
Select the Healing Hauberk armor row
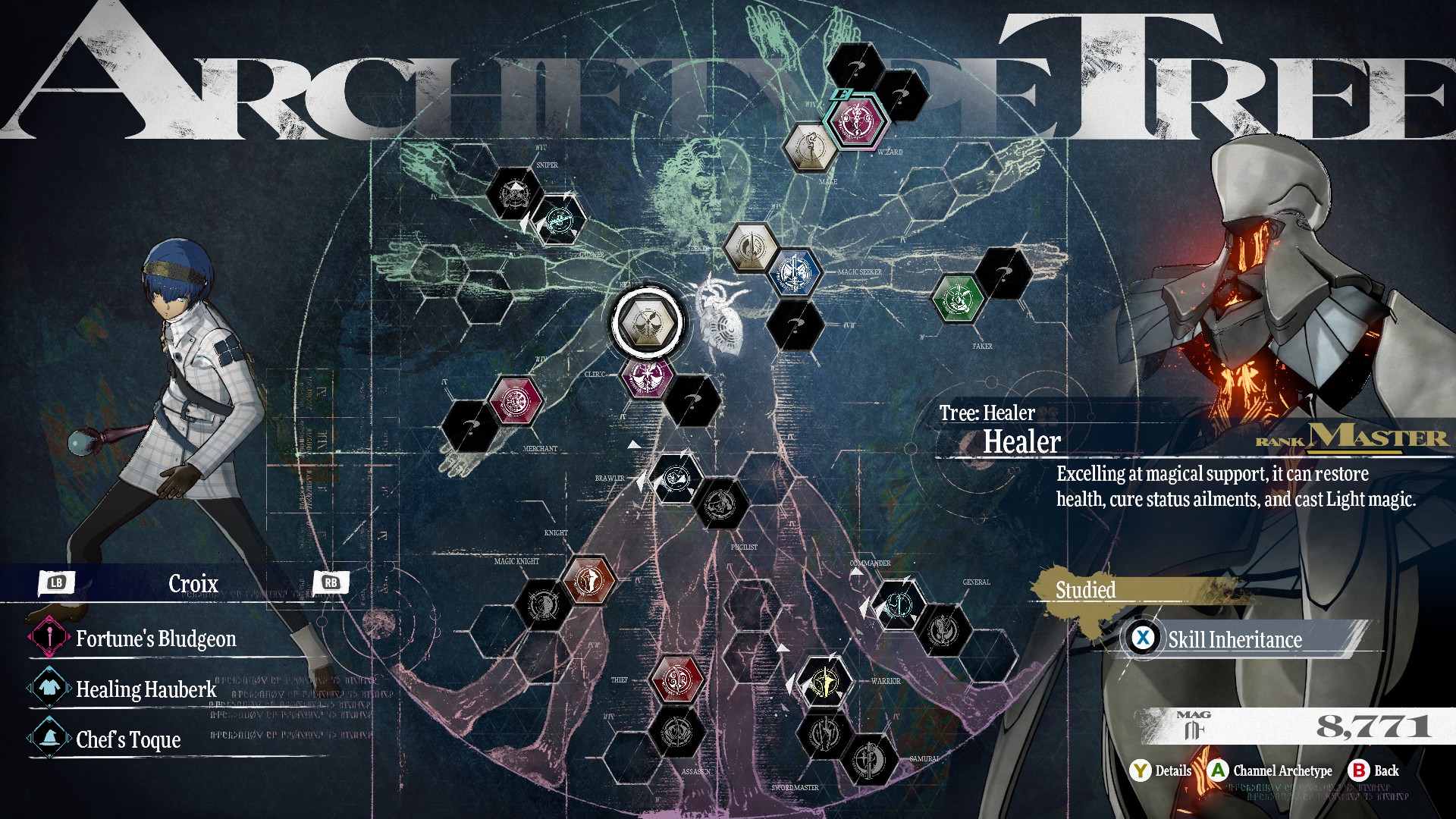tap(146, 689)
